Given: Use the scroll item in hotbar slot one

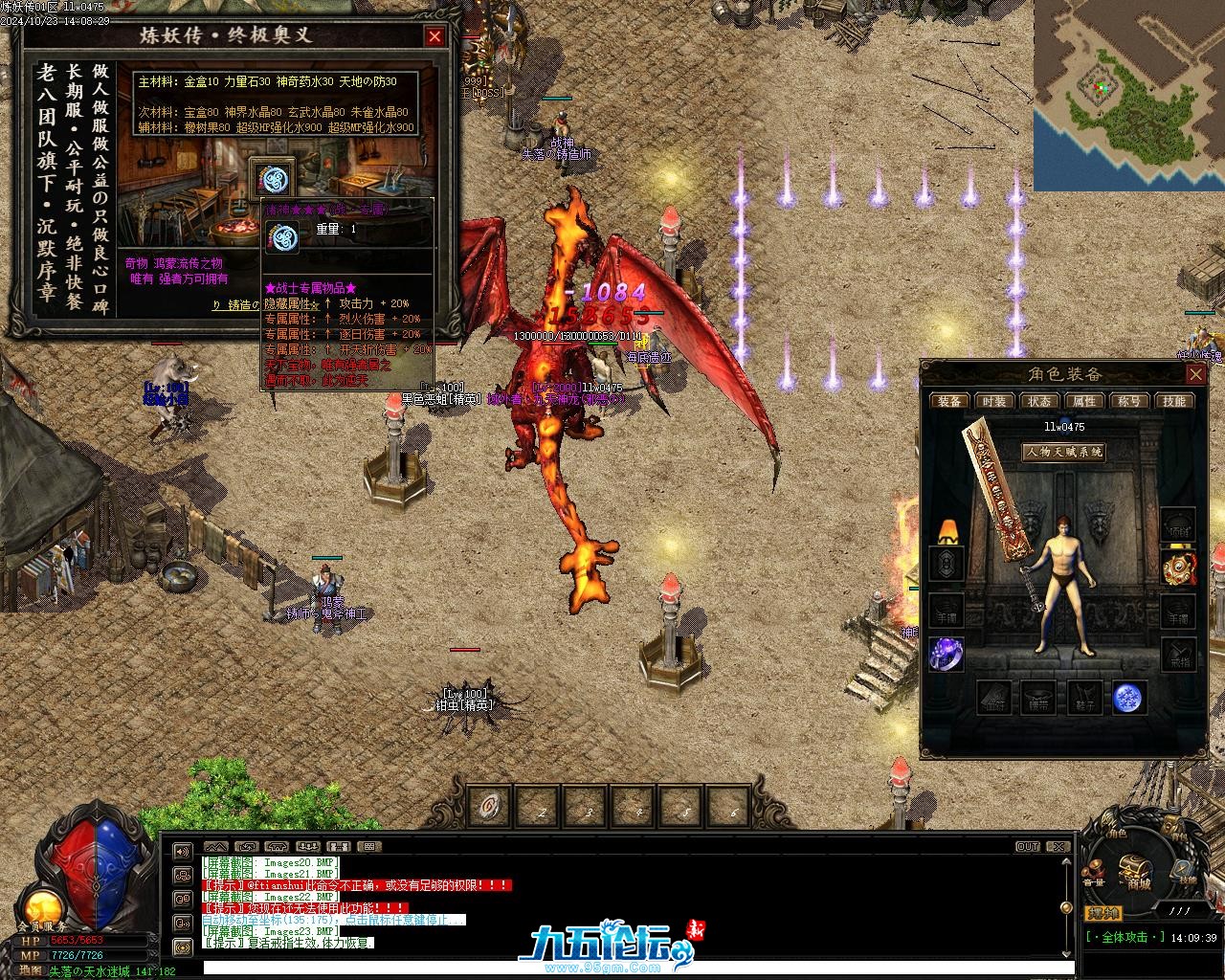Looking at the screenshot, I should coord(491,806).
